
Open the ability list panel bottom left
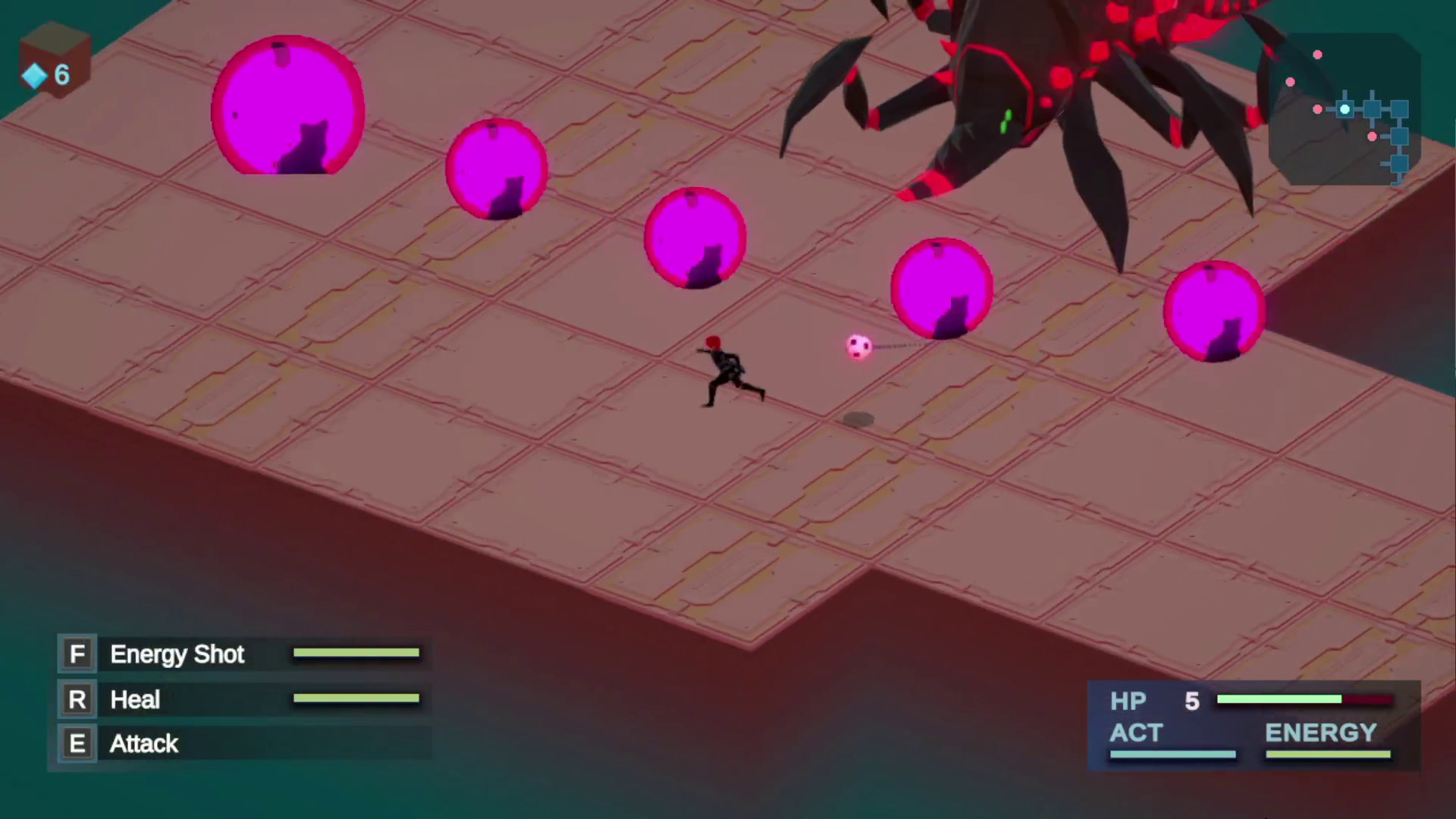pyautogui.click(x=239, y=698)
